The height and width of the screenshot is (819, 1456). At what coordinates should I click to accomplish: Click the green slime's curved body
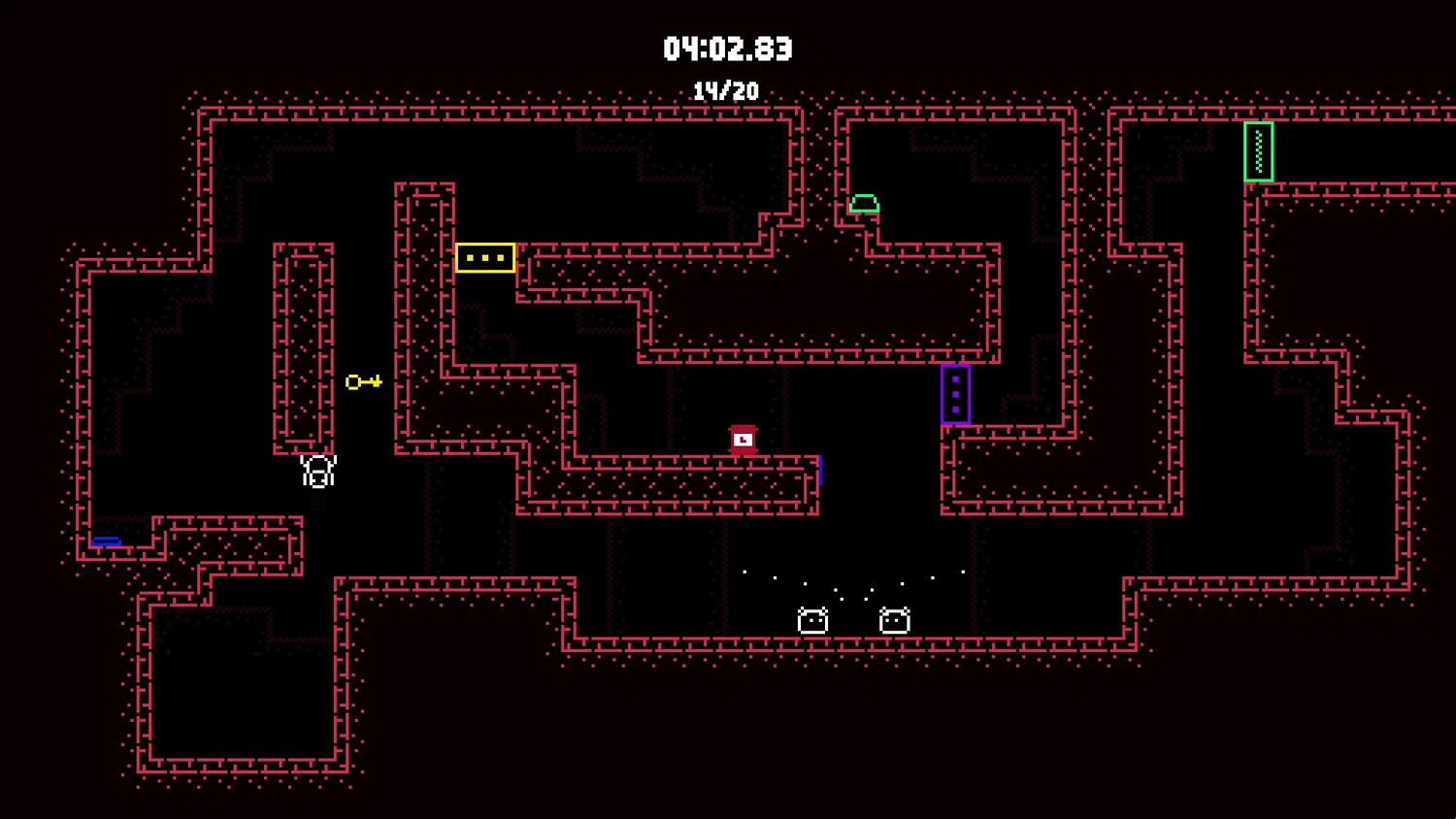pos(866,201)
